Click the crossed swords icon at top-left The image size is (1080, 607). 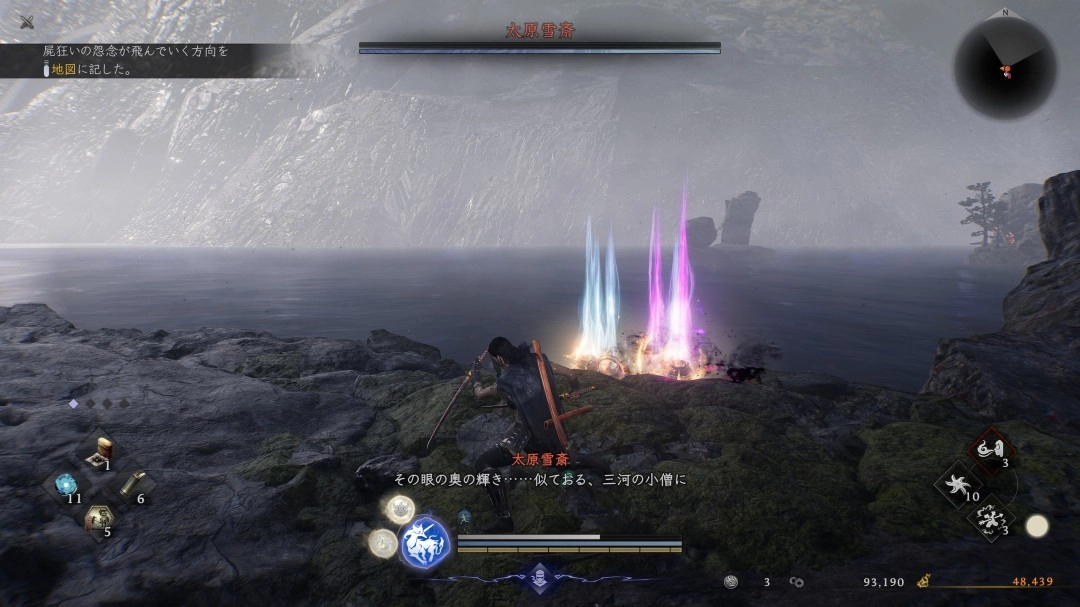point(26,22)
